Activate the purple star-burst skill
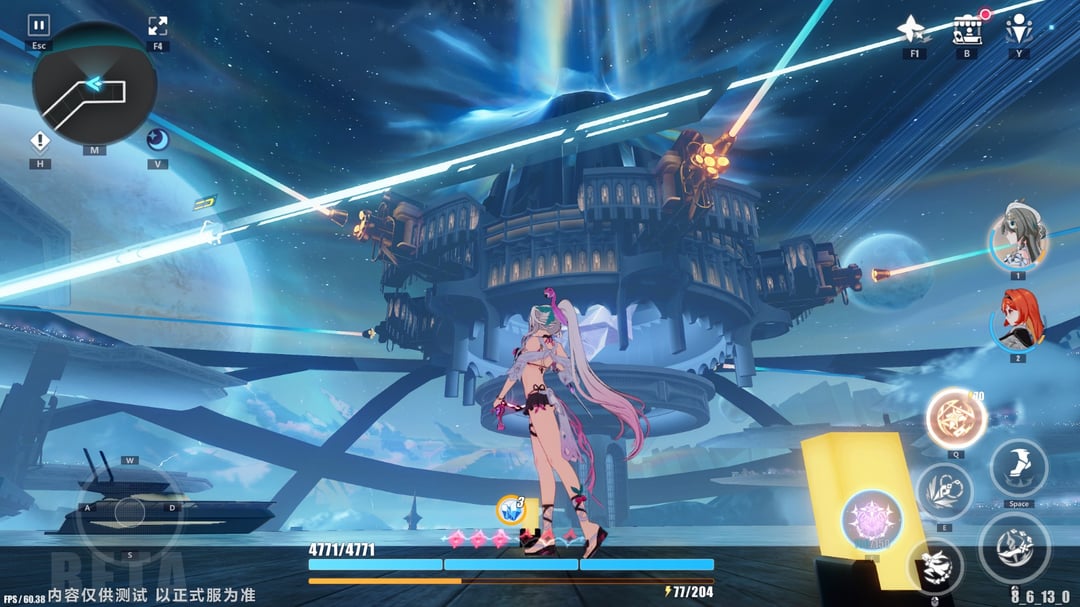The height and width of the screenshot is (607, 1080). pyautogui.click(x=872, y=520)
